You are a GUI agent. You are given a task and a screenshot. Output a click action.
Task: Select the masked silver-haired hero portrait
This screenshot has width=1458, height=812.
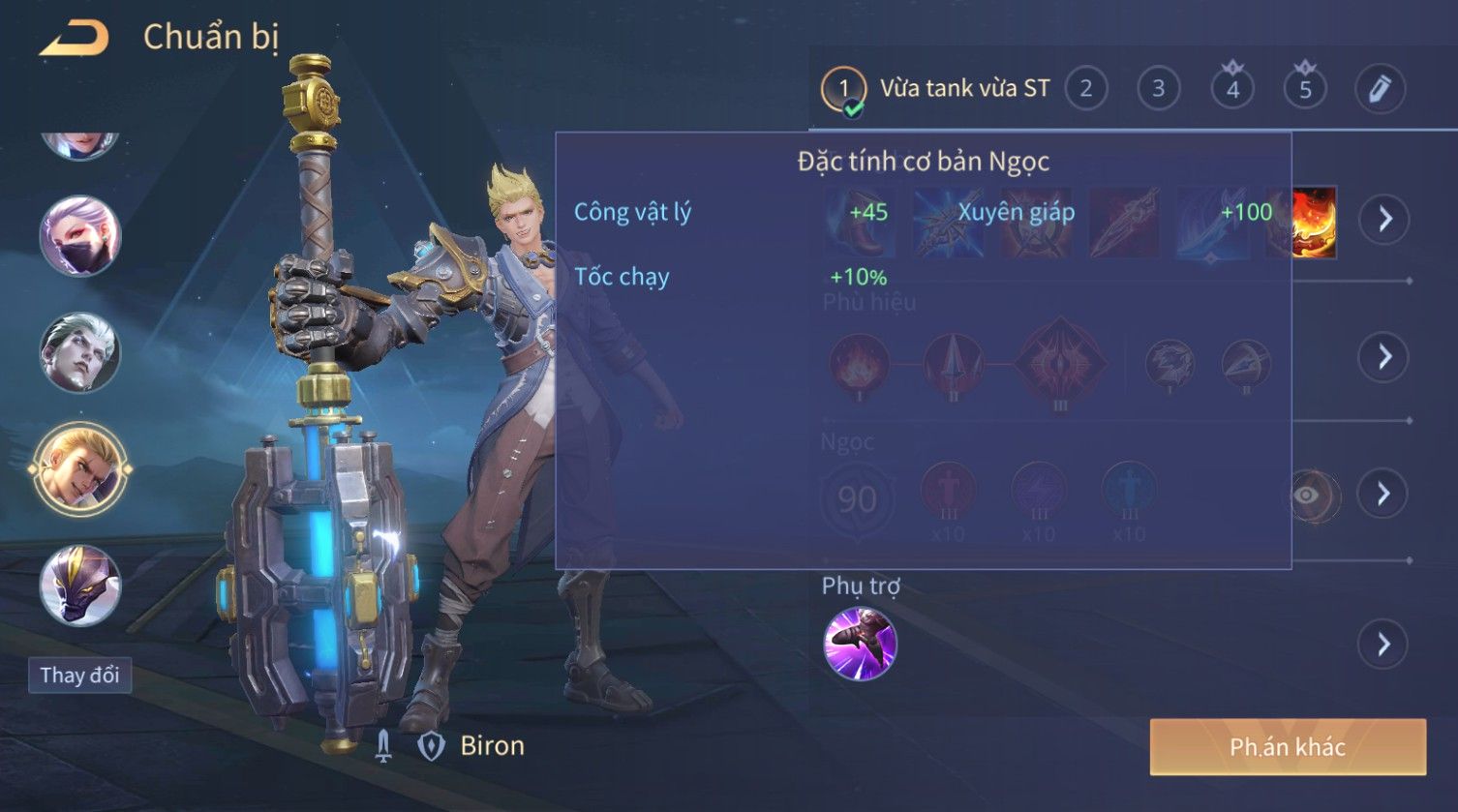(79, 236)
